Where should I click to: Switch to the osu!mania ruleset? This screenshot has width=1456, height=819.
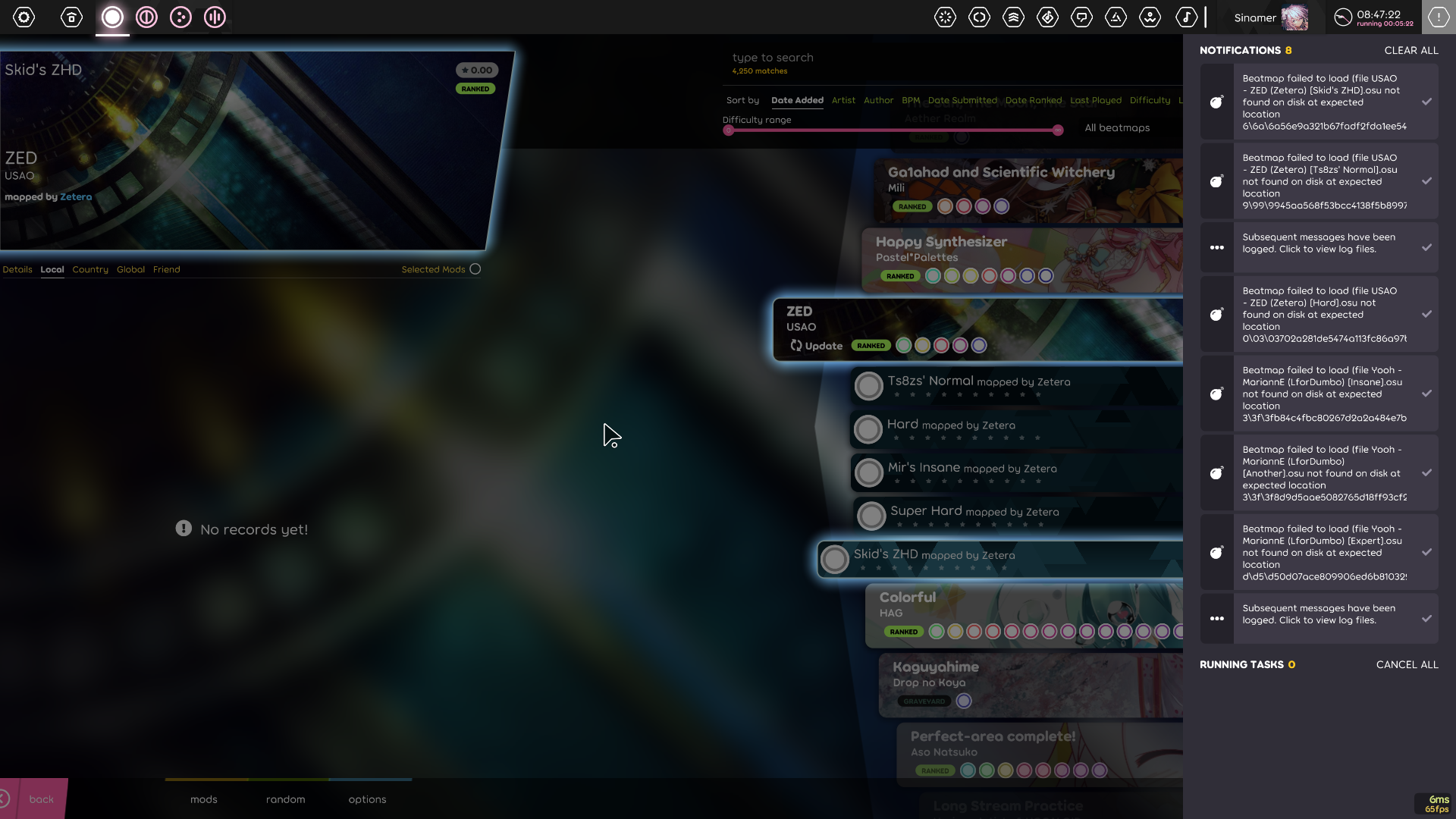pyautogui.click(x=215, y=17)
